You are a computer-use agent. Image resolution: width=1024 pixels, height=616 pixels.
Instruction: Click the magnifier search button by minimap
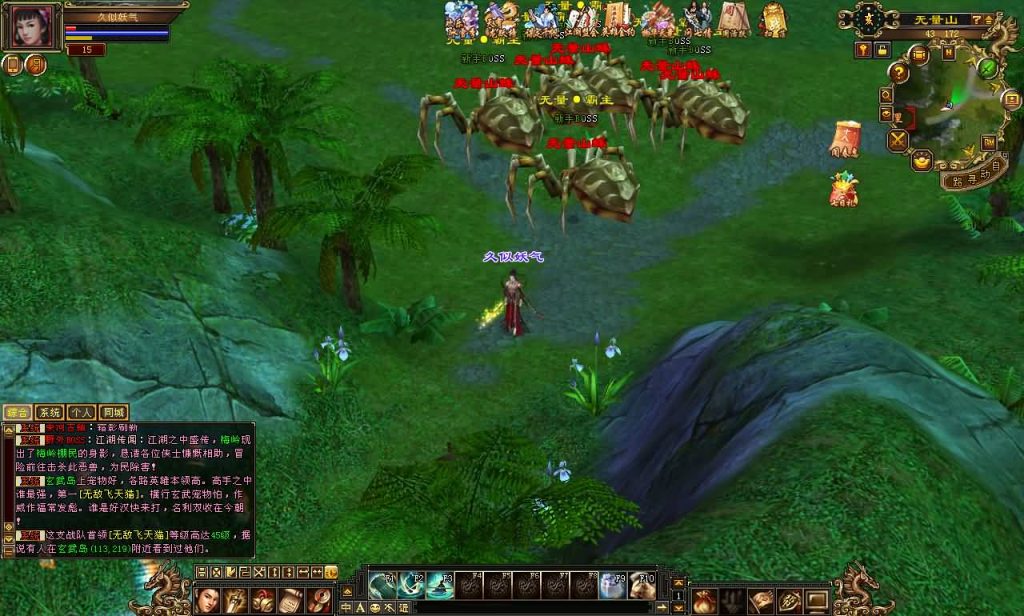click(x=886, y=95)
